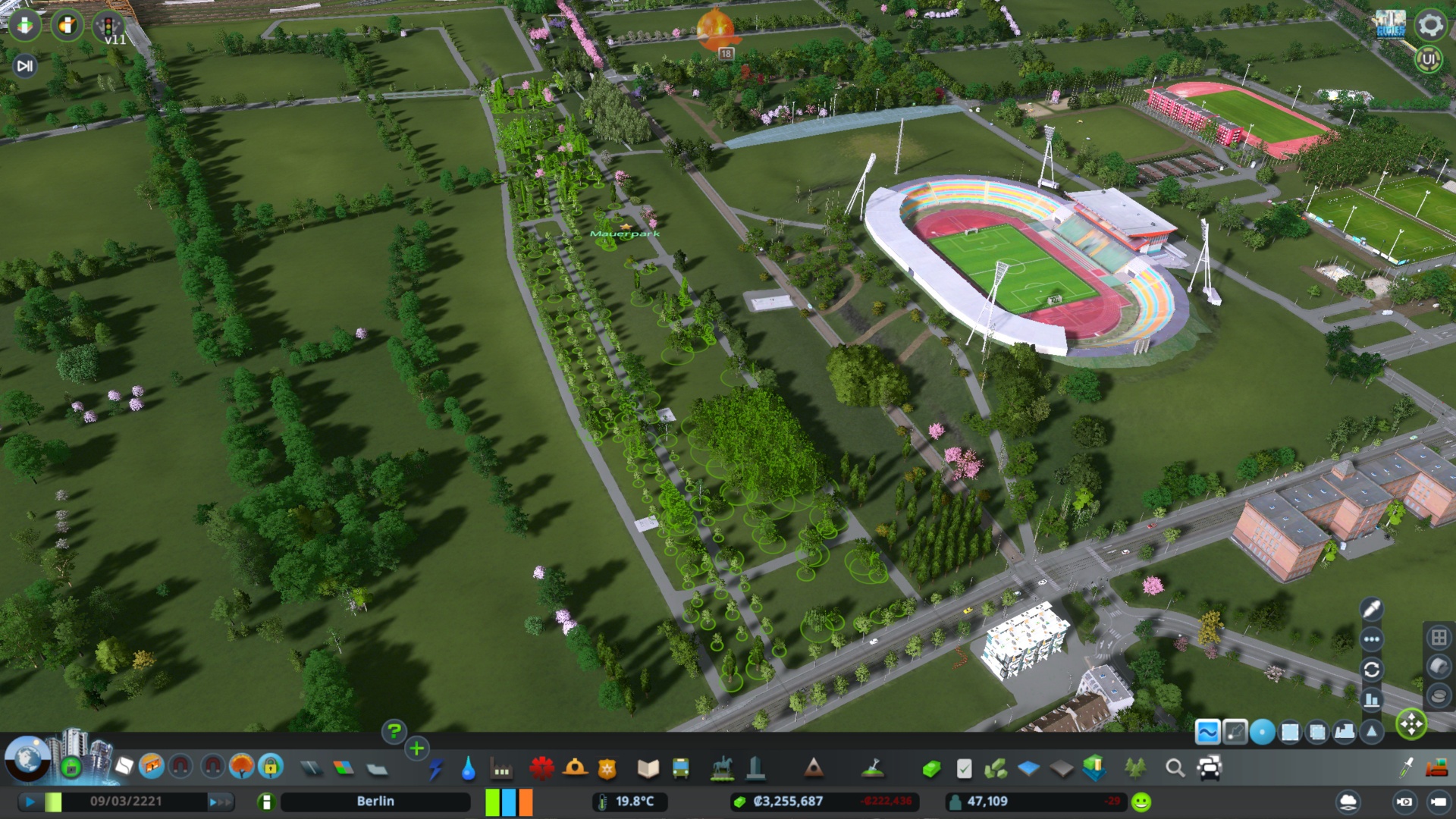Viewport: 1456px width, 819px height.
Task: Select the terraforming shovel tool
Action: point(874,767)
